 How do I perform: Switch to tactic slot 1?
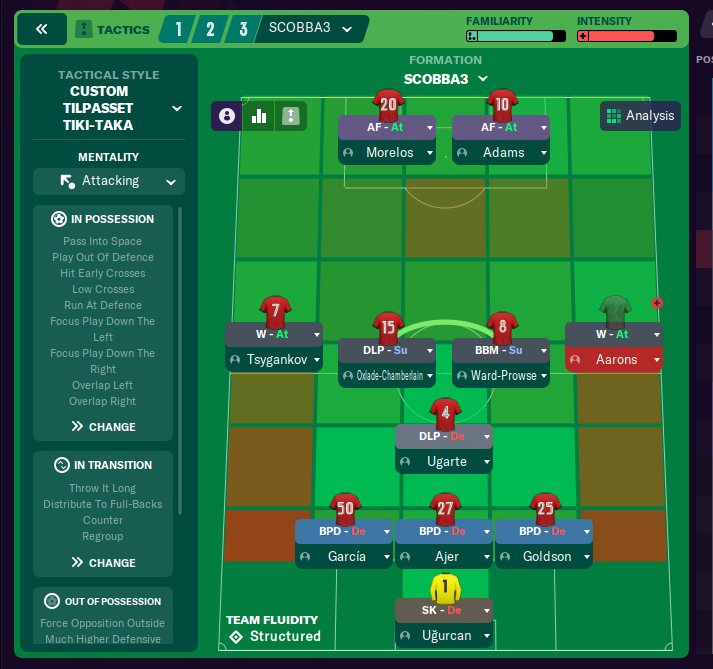[x=179, y=29]
